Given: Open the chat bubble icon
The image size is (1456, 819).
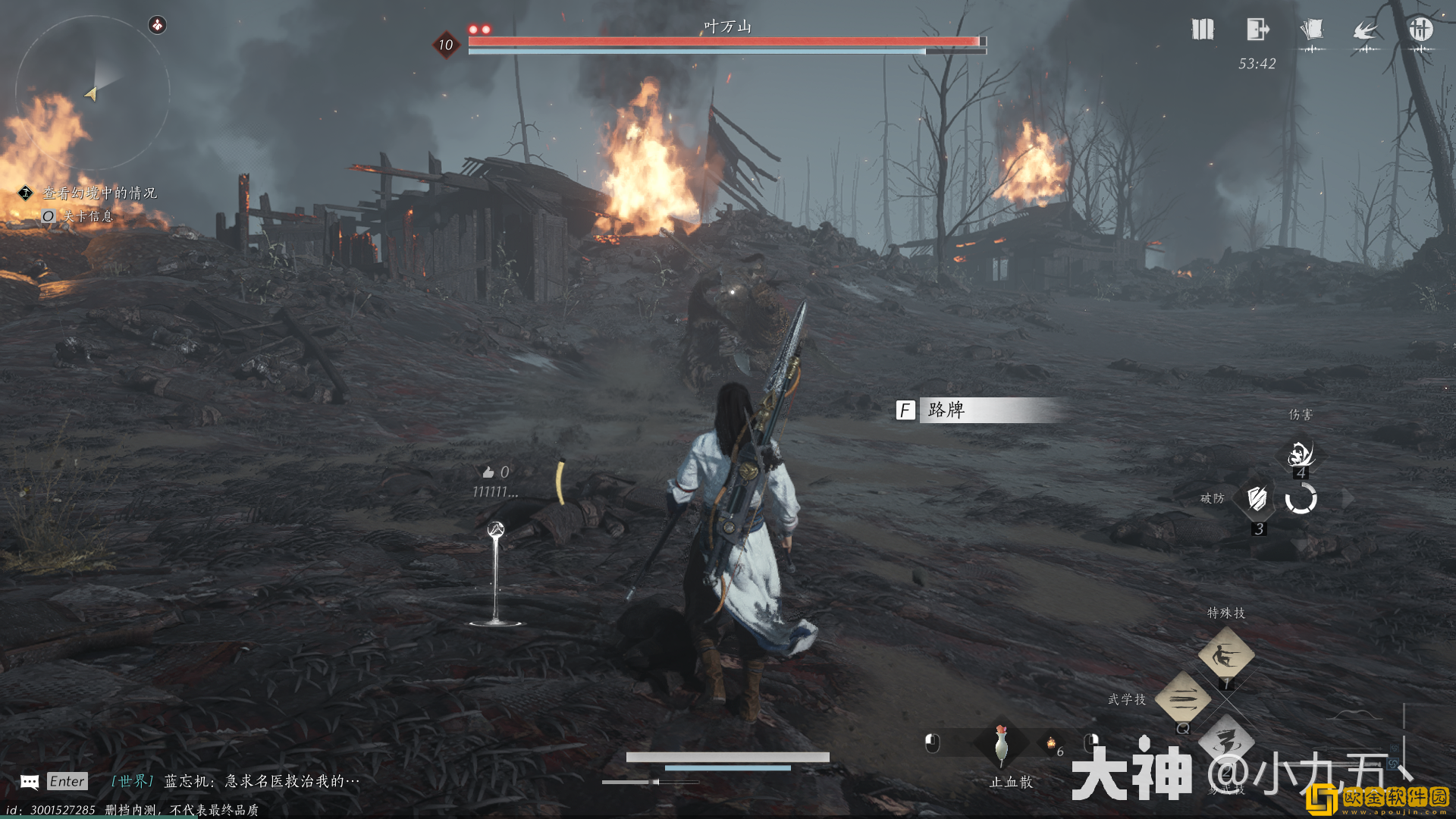Looking at the screenshot, I should (30, 782).
